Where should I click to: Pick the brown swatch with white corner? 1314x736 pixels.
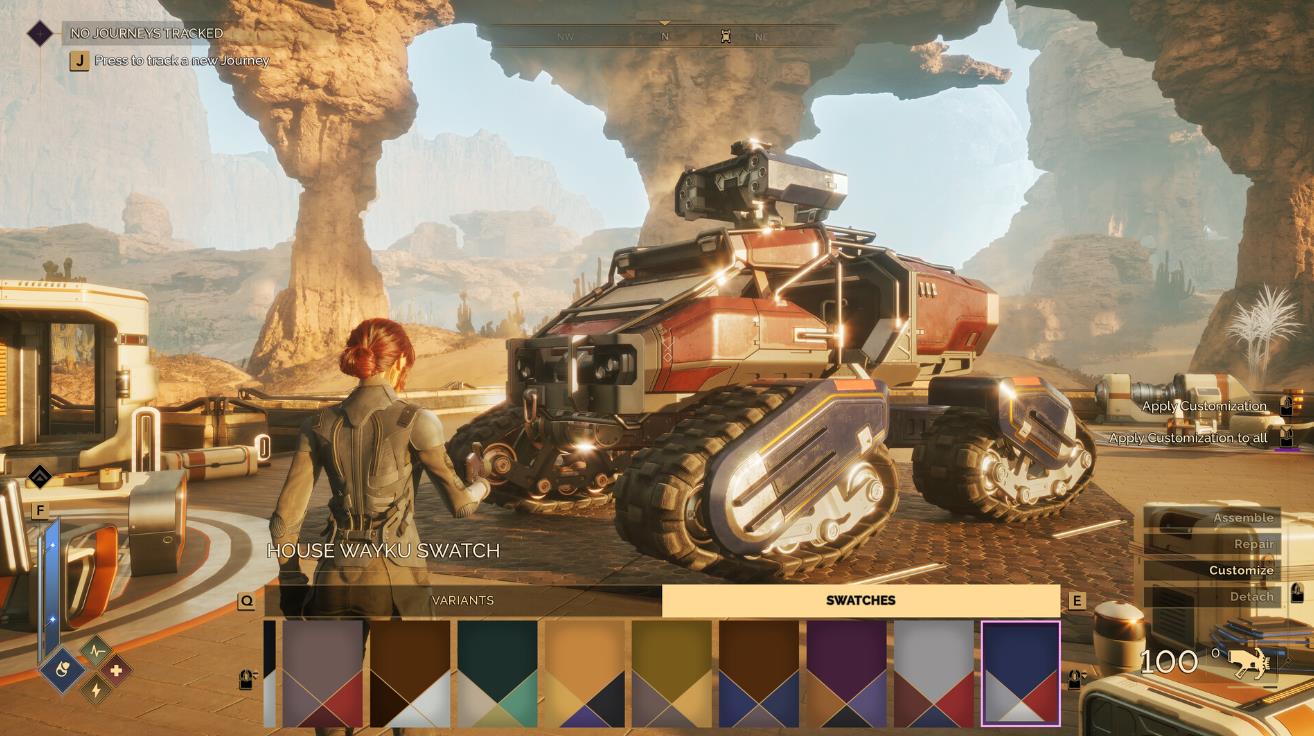(x=410, y=673)
